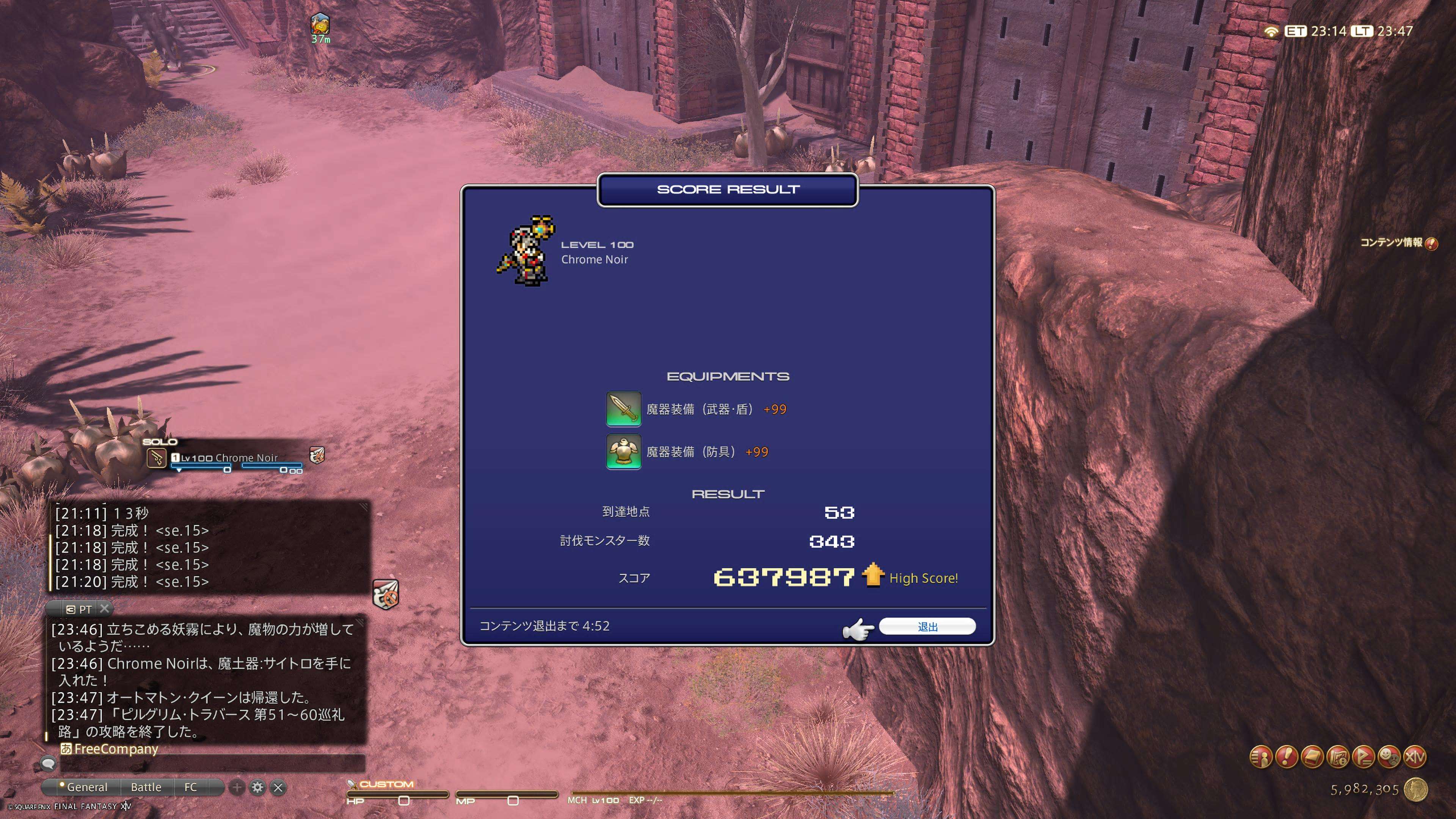
Task: Open the Social smiley faces menu
Action: [1389, 757]
